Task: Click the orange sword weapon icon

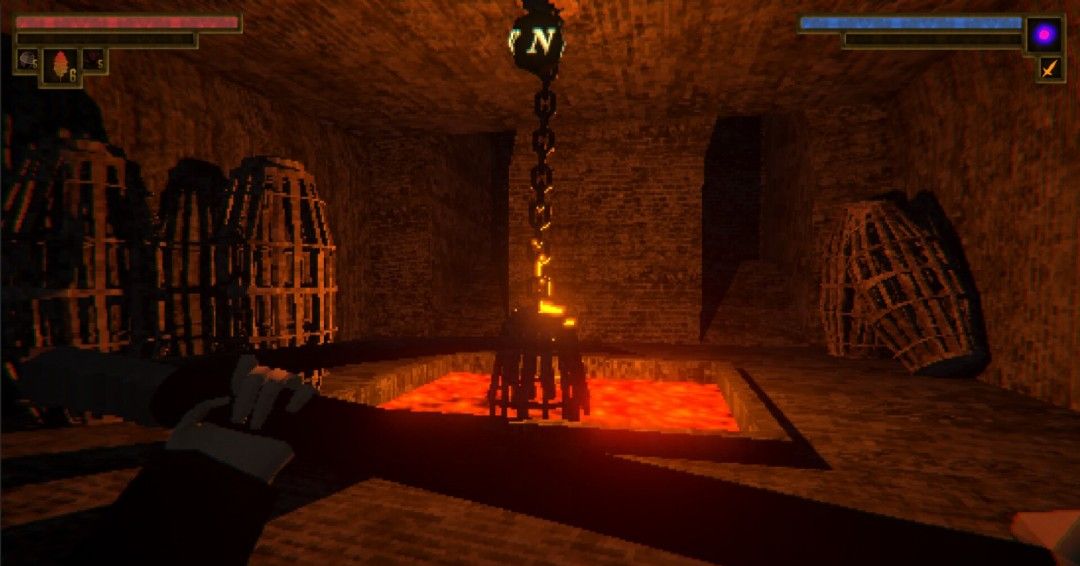Action: click(1050, 69)
